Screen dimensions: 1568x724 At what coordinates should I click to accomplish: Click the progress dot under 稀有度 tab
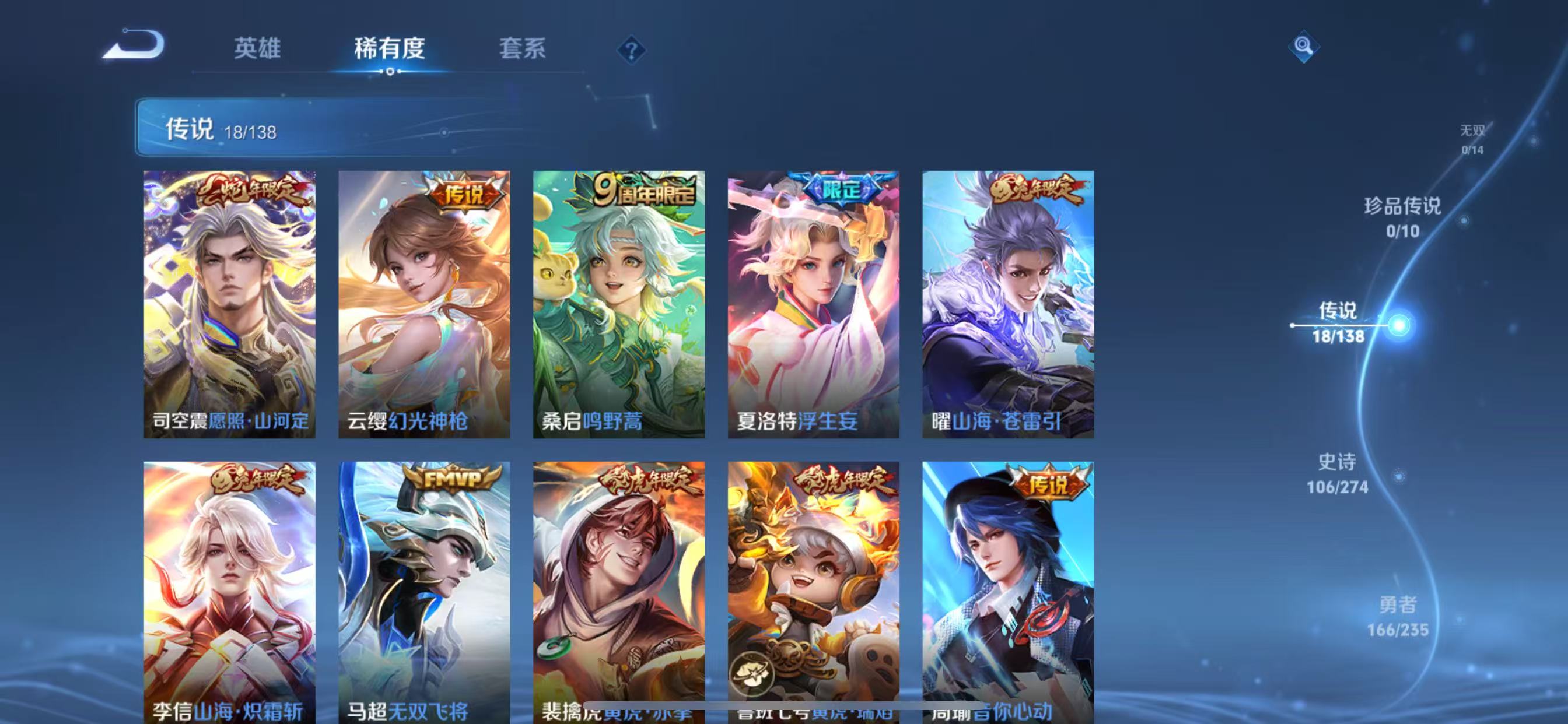pyautogui.click(x=390, y=72)
